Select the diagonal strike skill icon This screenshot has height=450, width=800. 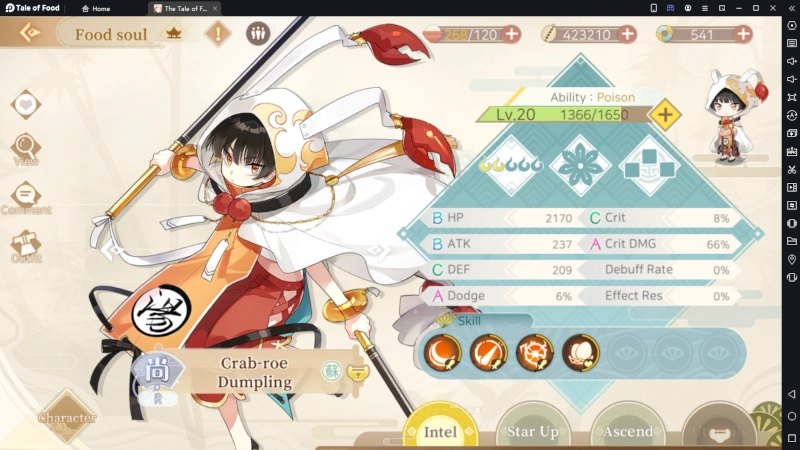coord(488,352)
